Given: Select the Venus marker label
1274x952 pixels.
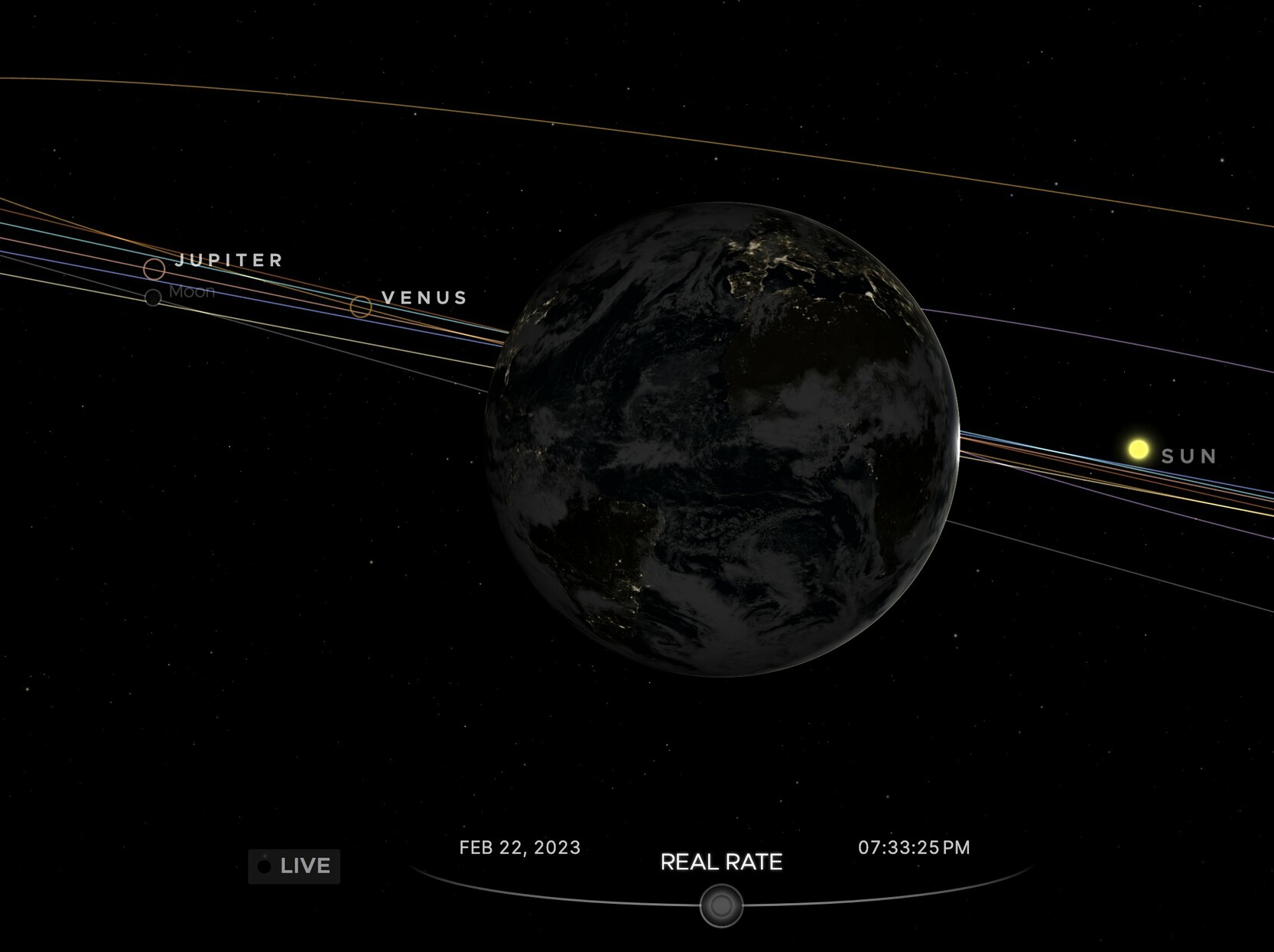Looking at the screenshot, I should click(424, 297).
